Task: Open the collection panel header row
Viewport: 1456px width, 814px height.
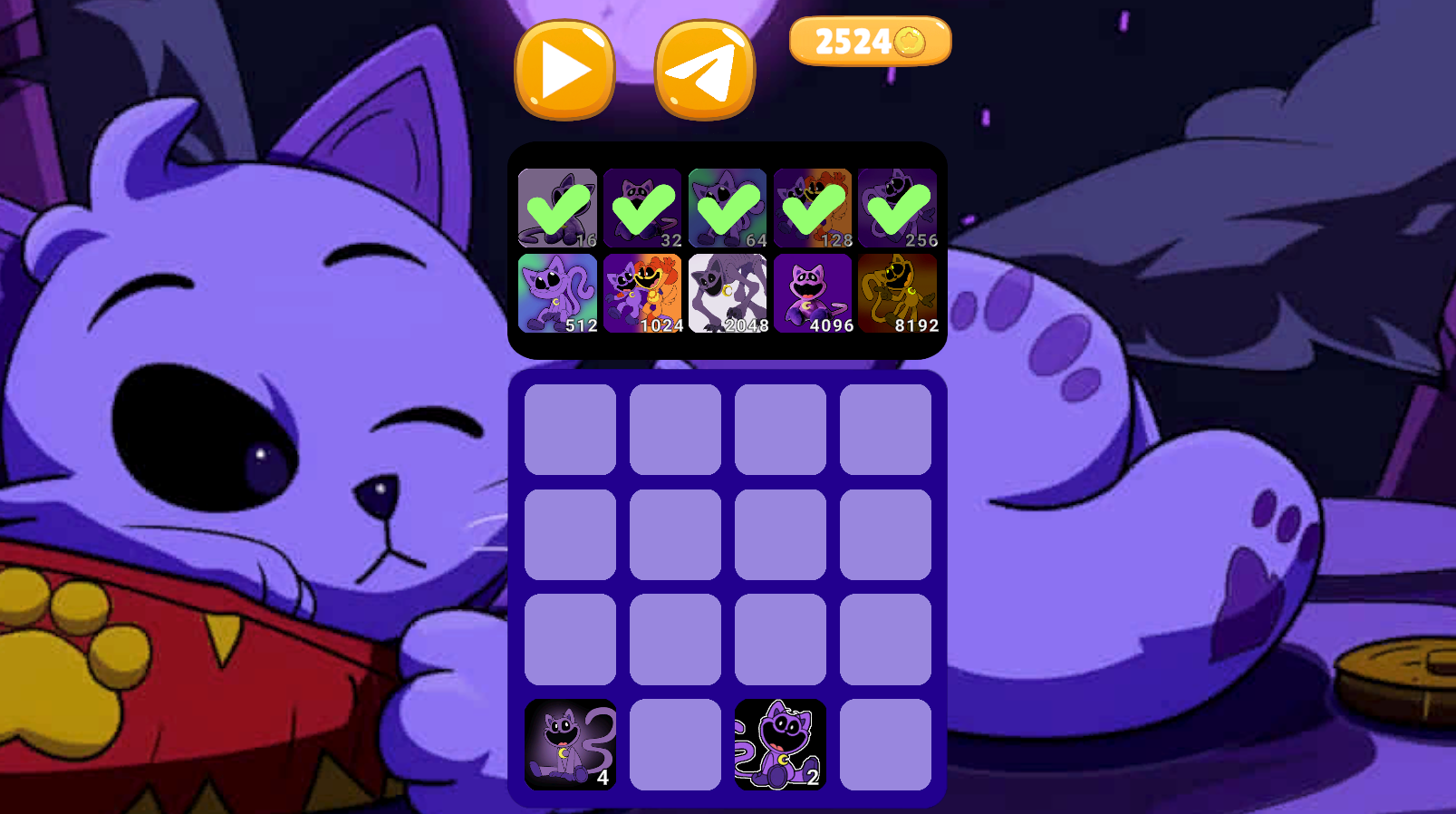Action: 728,207
